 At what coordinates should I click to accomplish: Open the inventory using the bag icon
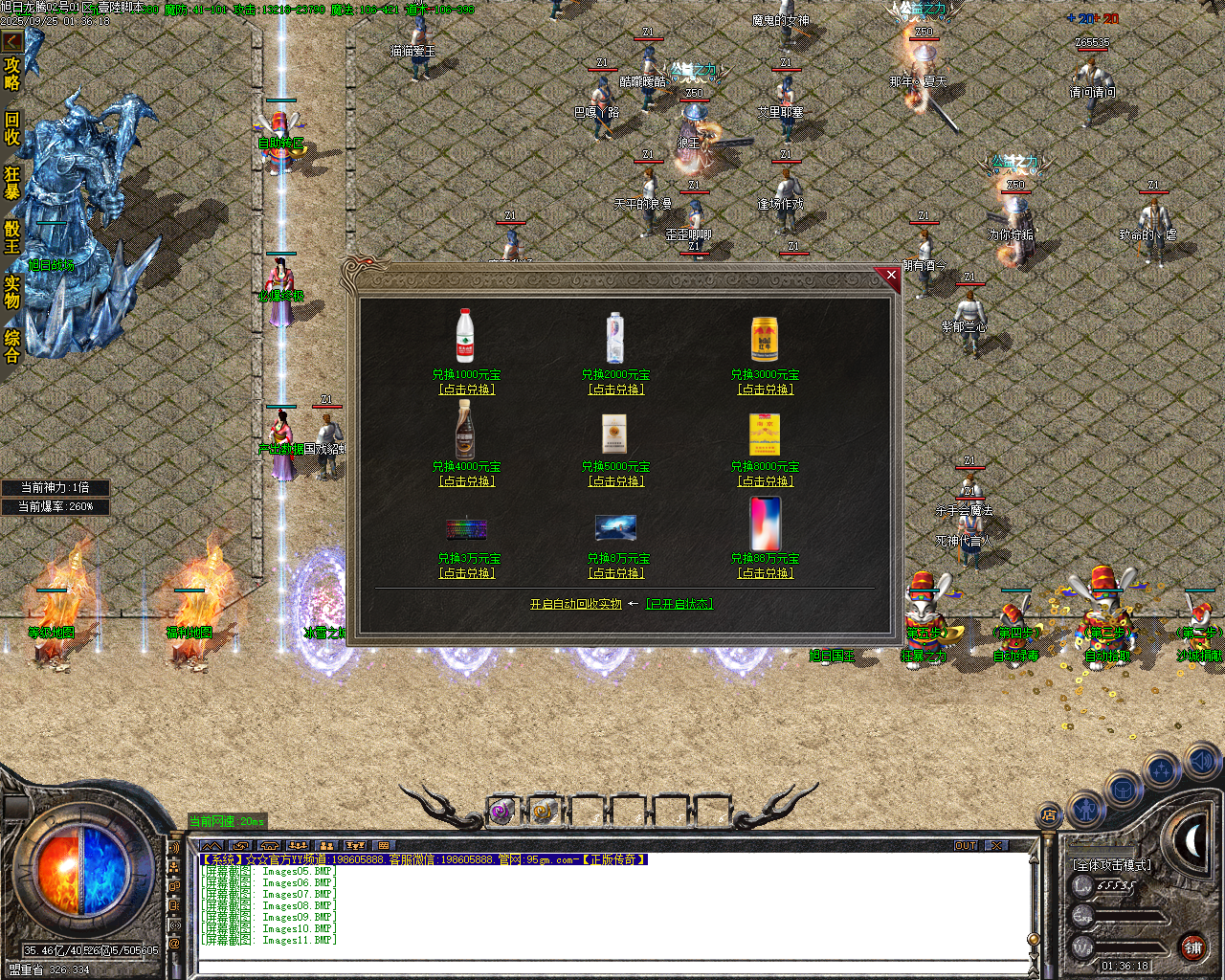coord(1123,789)
